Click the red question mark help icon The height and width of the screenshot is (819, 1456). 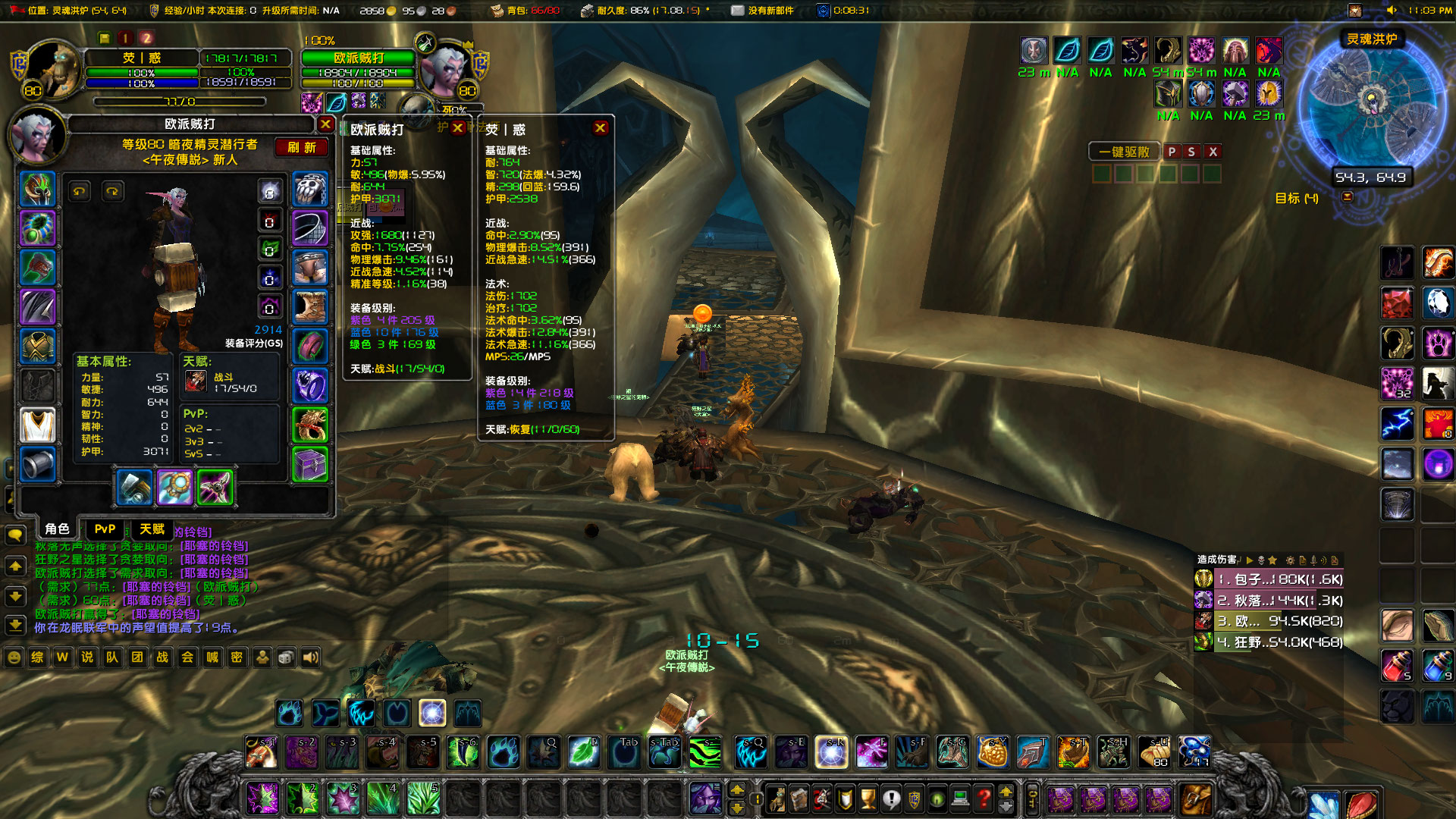[x=984, y=799]
